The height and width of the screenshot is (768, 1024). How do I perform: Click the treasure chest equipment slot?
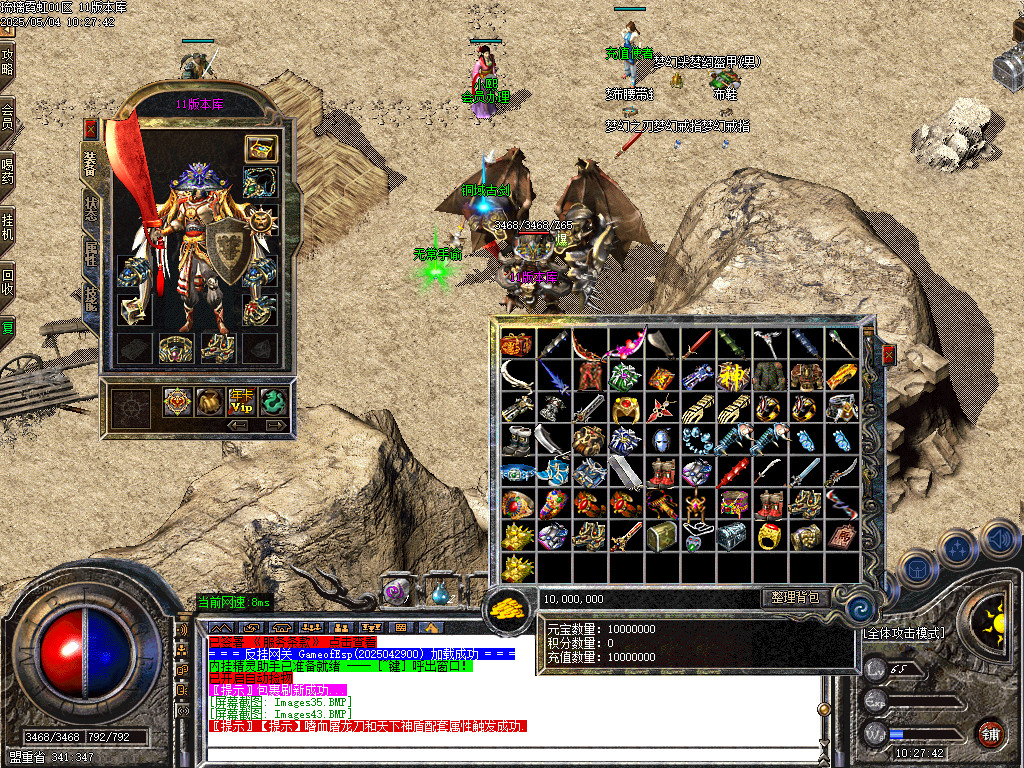tap(261, 149)
